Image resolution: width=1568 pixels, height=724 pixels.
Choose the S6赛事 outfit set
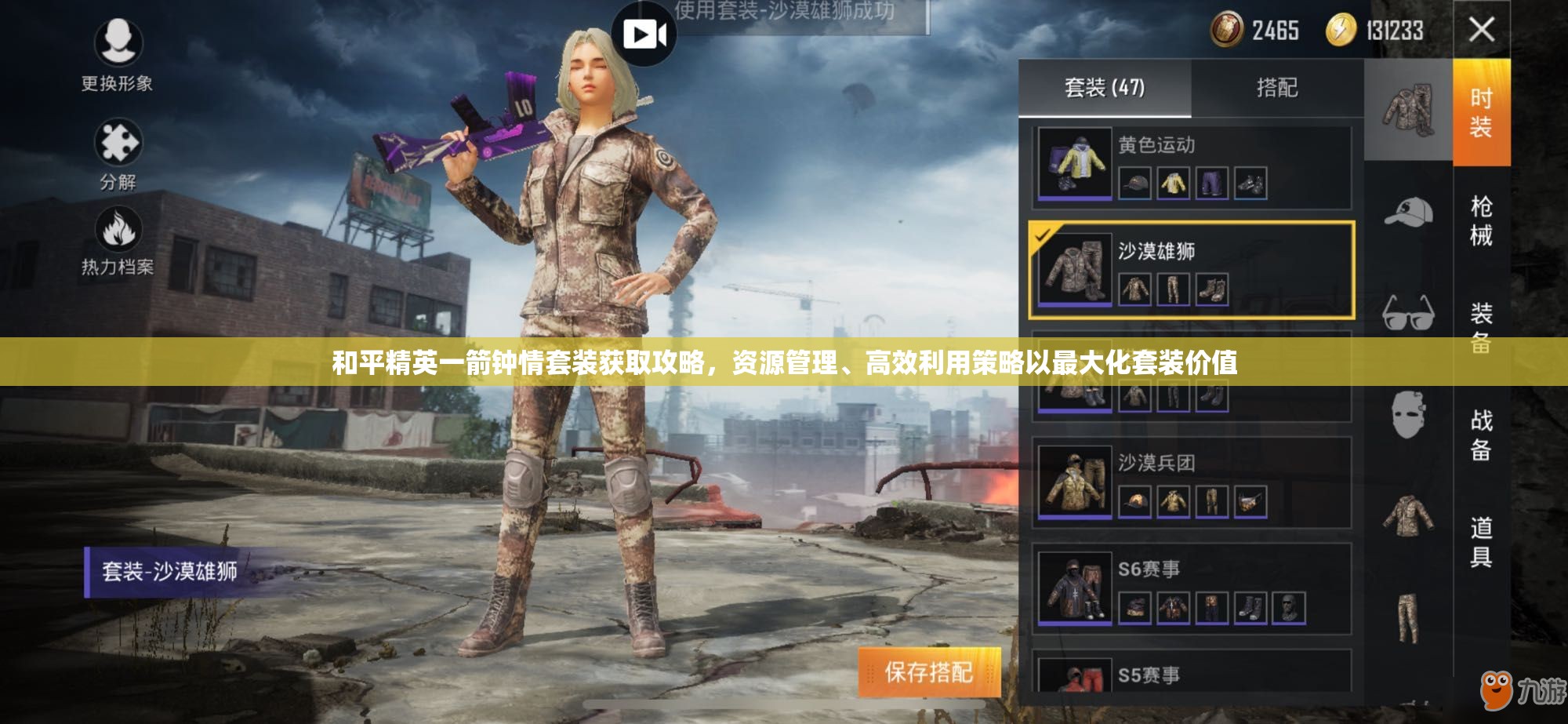(1192, 588)
